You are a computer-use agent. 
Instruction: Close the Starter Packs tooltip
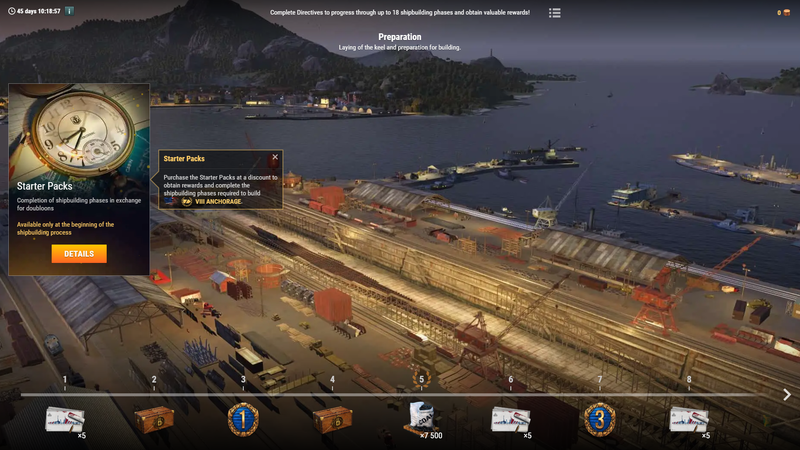275,157
